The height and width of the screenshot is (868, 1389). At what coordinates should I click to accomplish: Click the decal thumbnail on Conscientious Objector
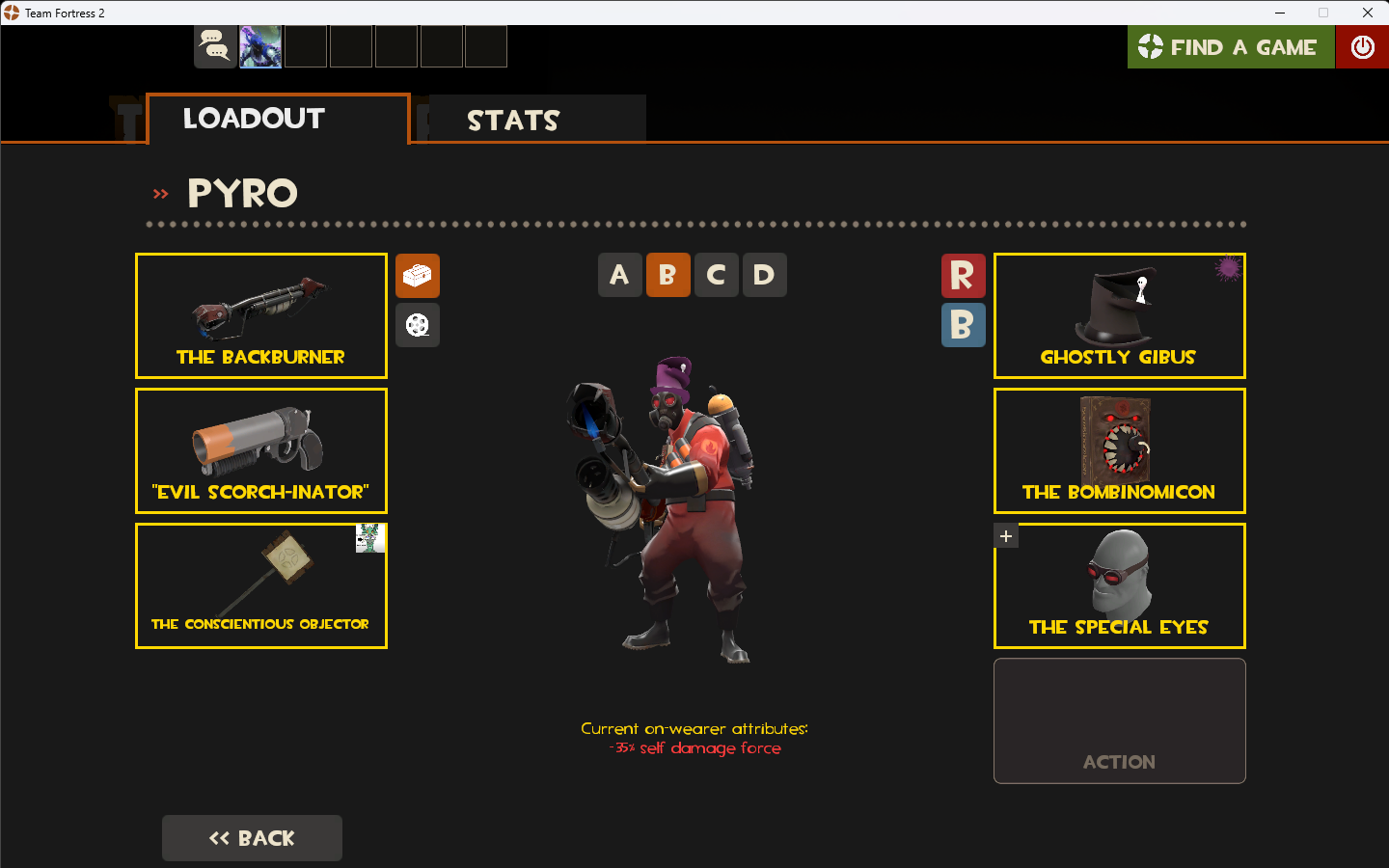click(371, 538)
